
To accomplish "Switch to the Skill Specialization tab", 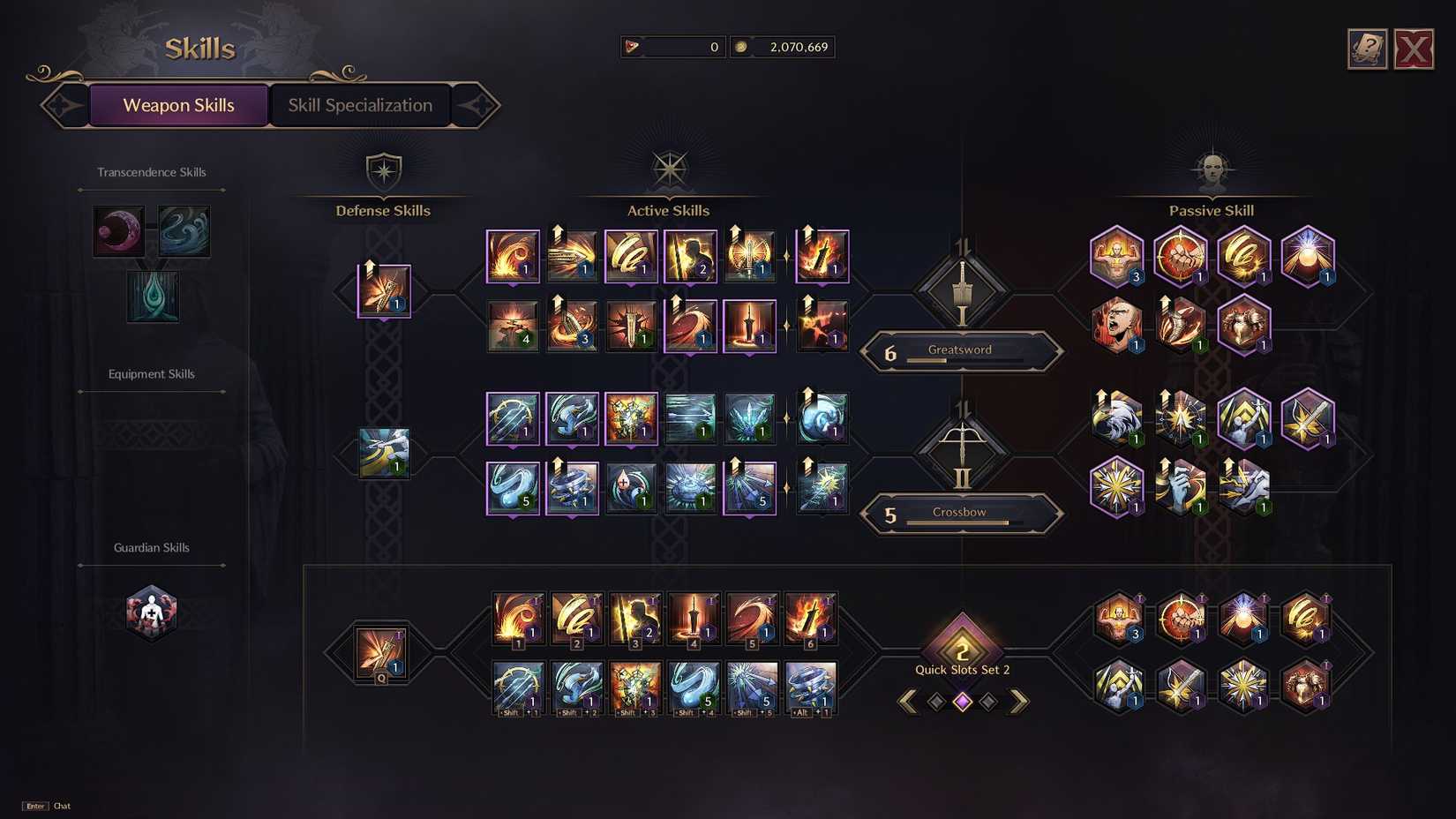I will coord(360,105).
